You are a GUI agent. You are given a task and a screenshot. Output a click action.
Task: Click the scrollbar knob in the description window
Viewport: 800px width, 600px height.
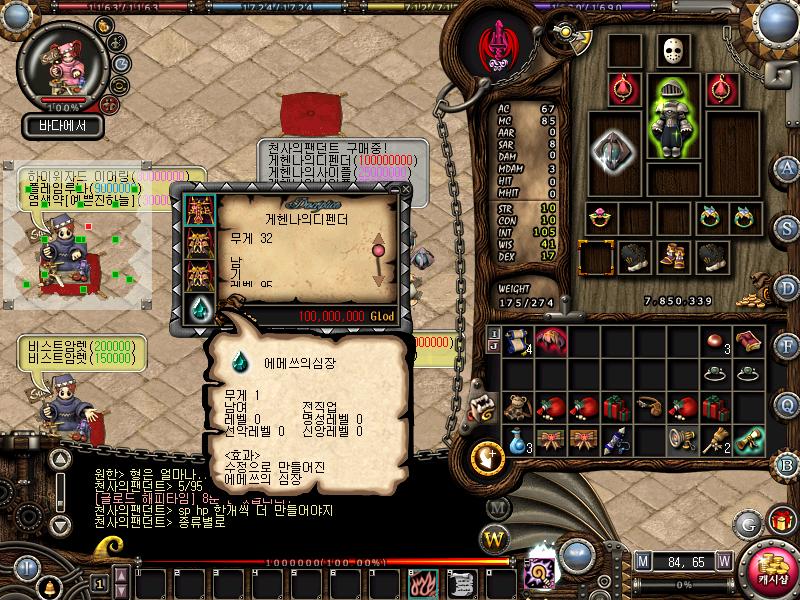click(379, 248)
